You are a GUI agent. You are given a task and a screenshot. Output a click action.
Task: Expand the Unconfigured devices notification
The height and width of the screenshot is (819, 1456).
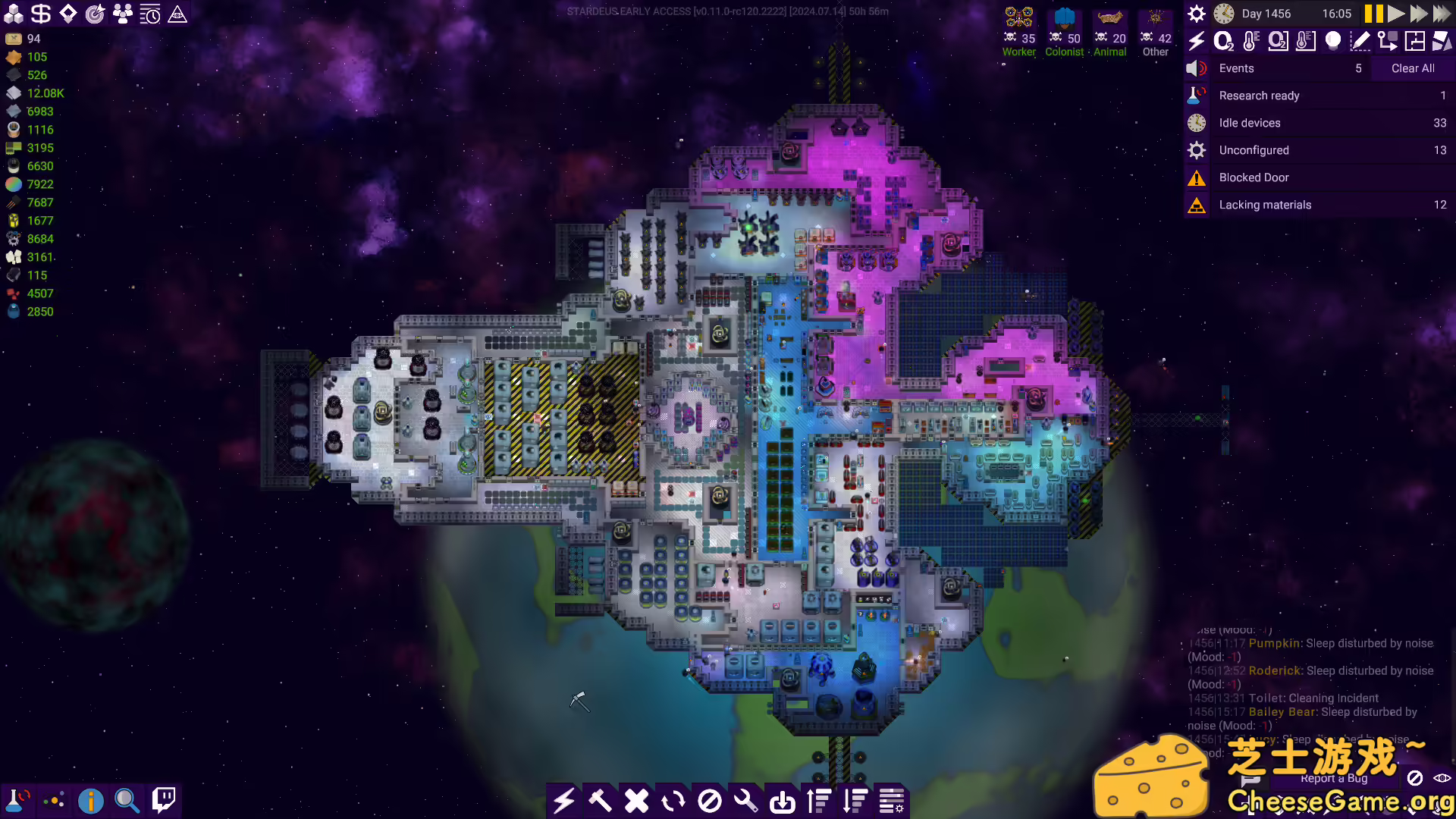point(1319,150)
